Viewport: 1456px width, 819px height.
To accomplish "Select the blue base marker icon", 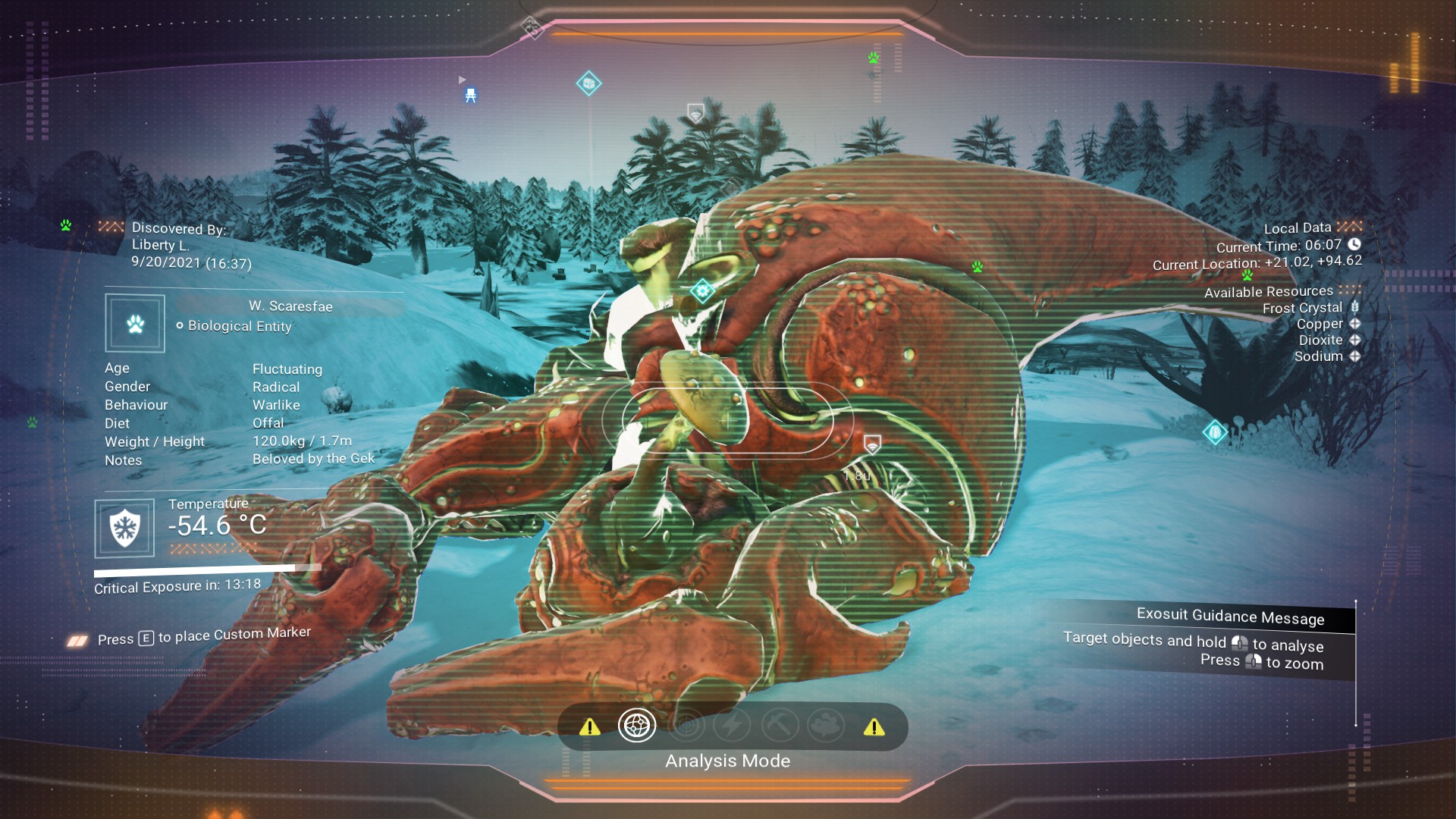I will (x=470, y=96).
